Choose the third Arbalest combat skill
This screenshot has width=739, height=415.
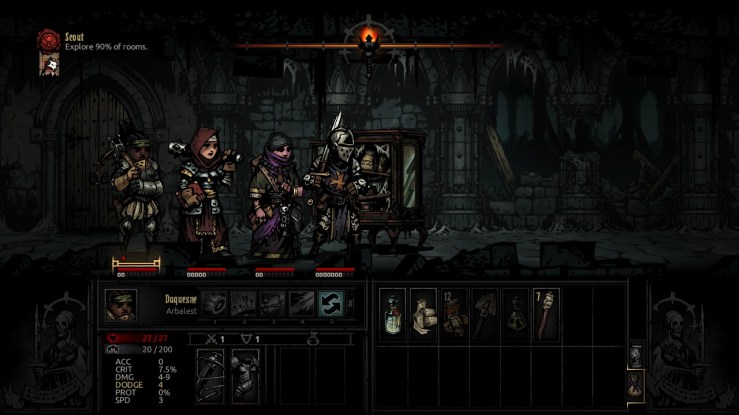click(272, 303)
